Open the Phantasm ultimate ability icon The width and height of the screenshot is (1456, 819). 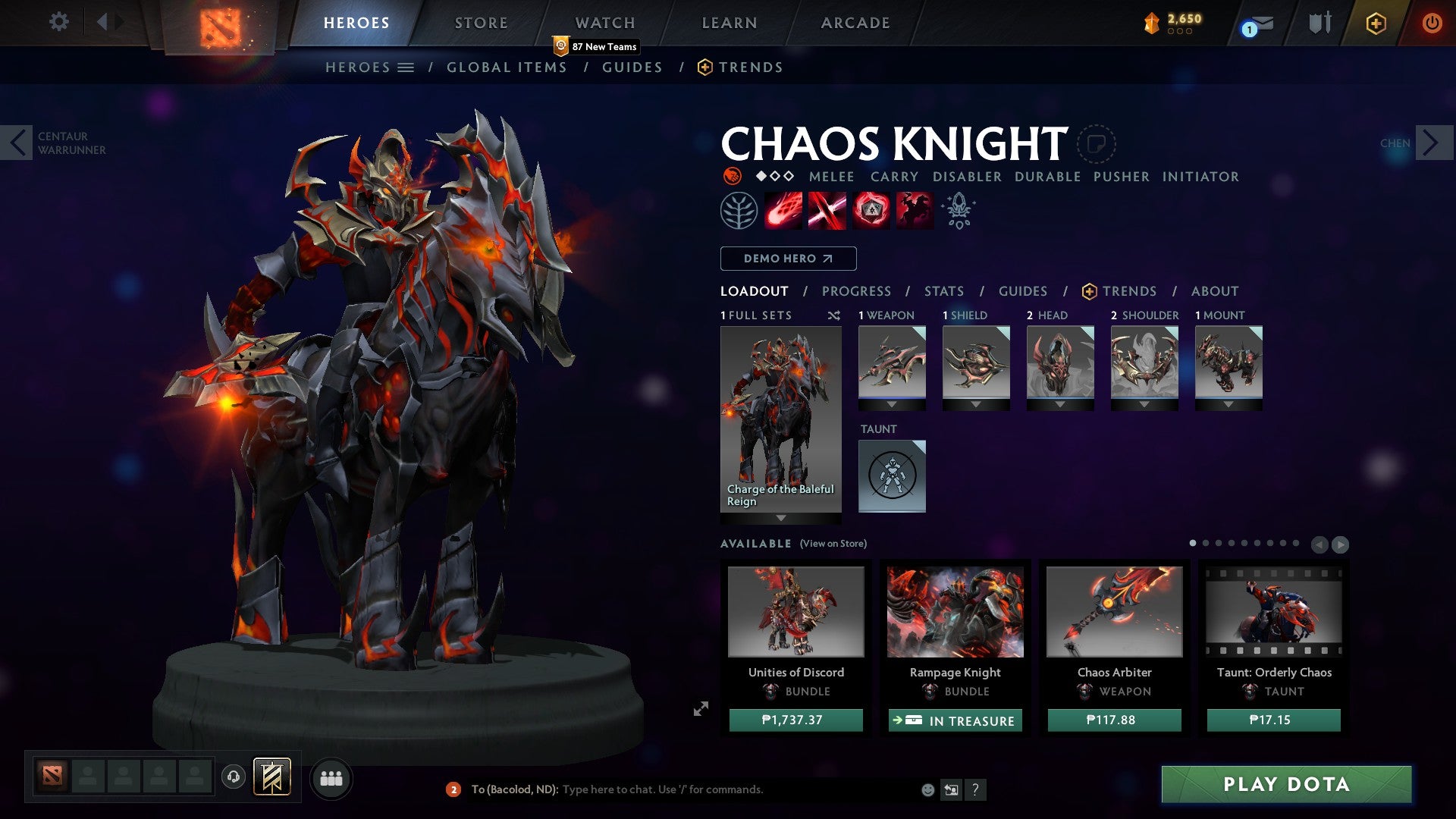point(913,210)
